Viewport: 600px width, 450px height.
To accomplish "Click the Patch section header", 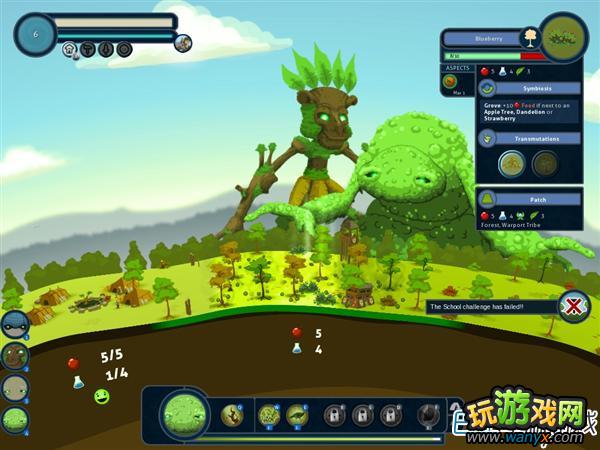I will pos(529,198).
